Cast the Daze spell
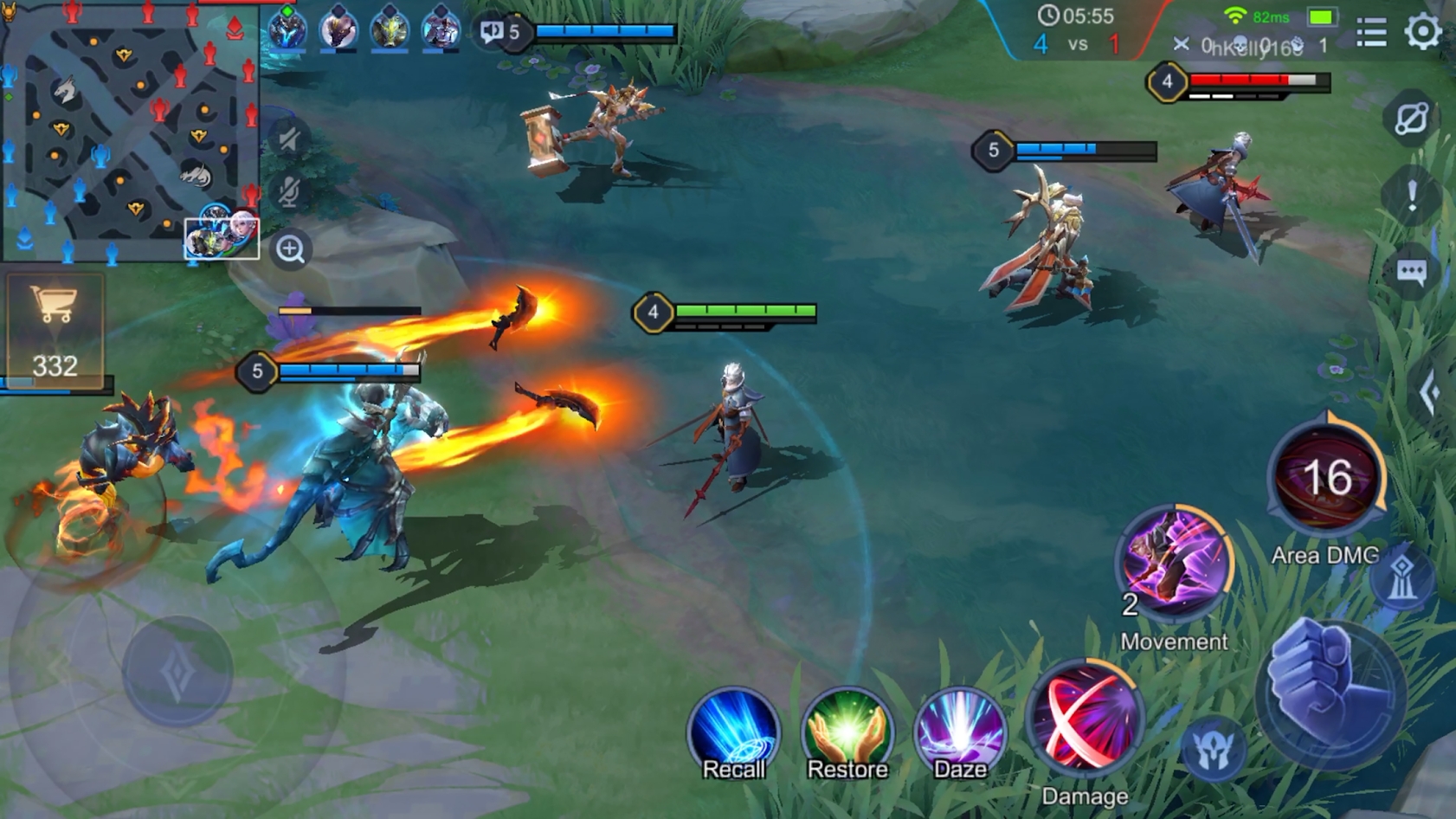1456x819 pixels. click(x=960, y=733)
